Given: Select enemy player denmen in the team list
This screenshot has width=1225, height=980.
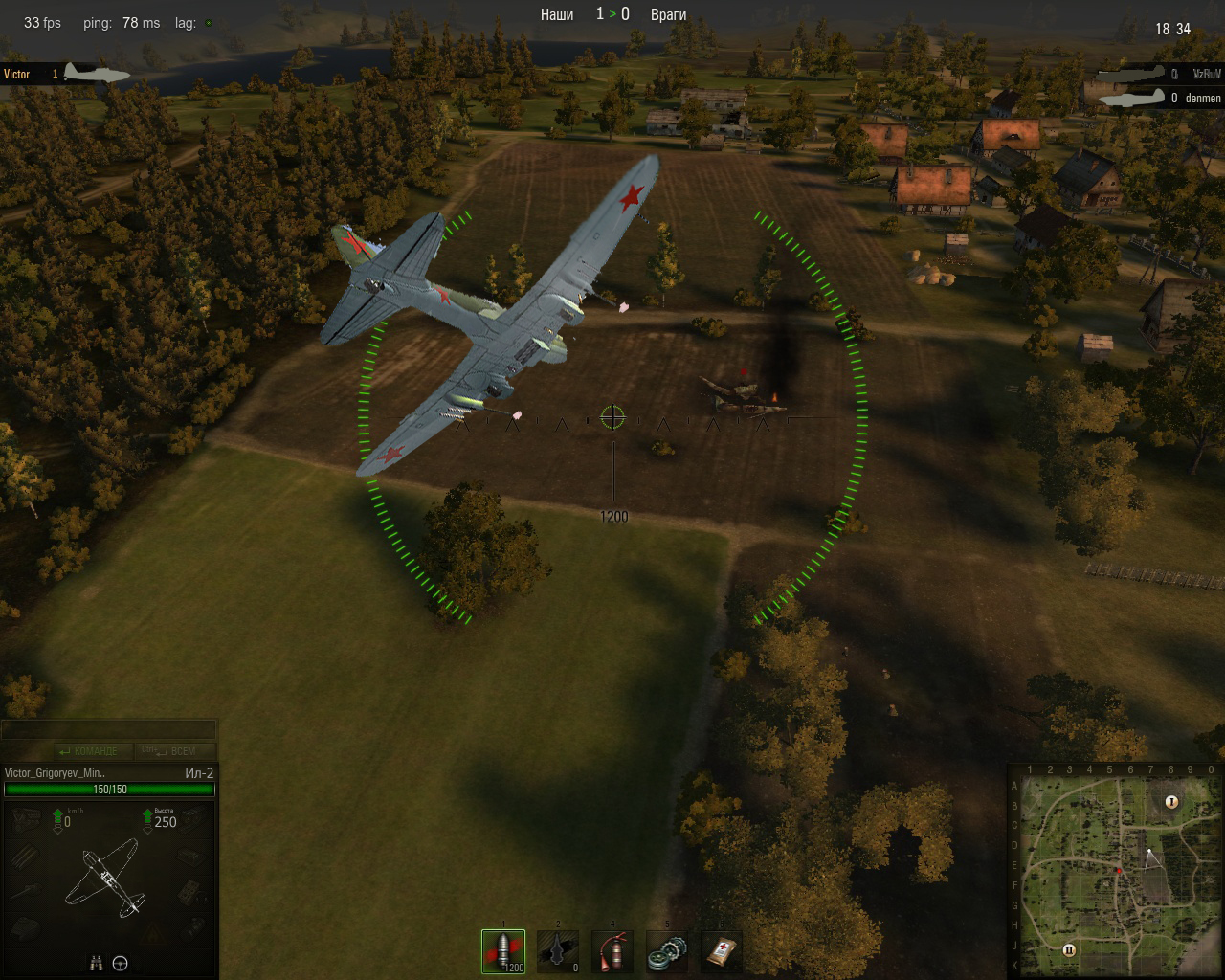Looking at the screenshot, I should (1203, 98).
